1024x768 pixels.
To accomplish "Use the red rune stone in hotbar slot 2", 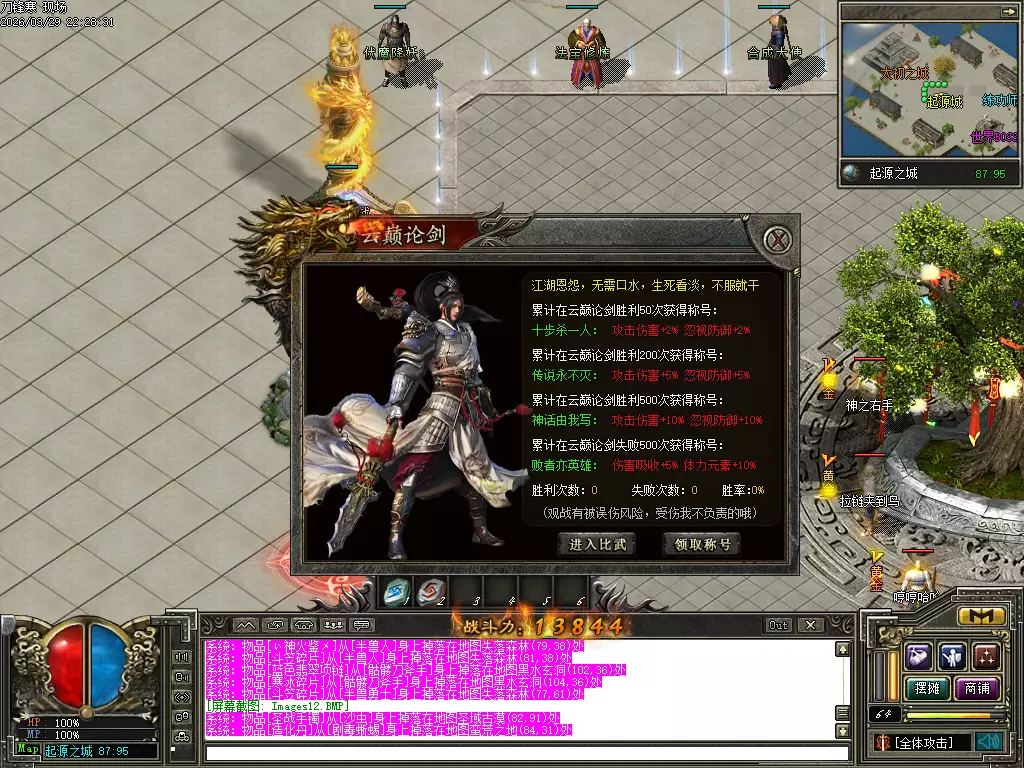I will click(431, 592).
